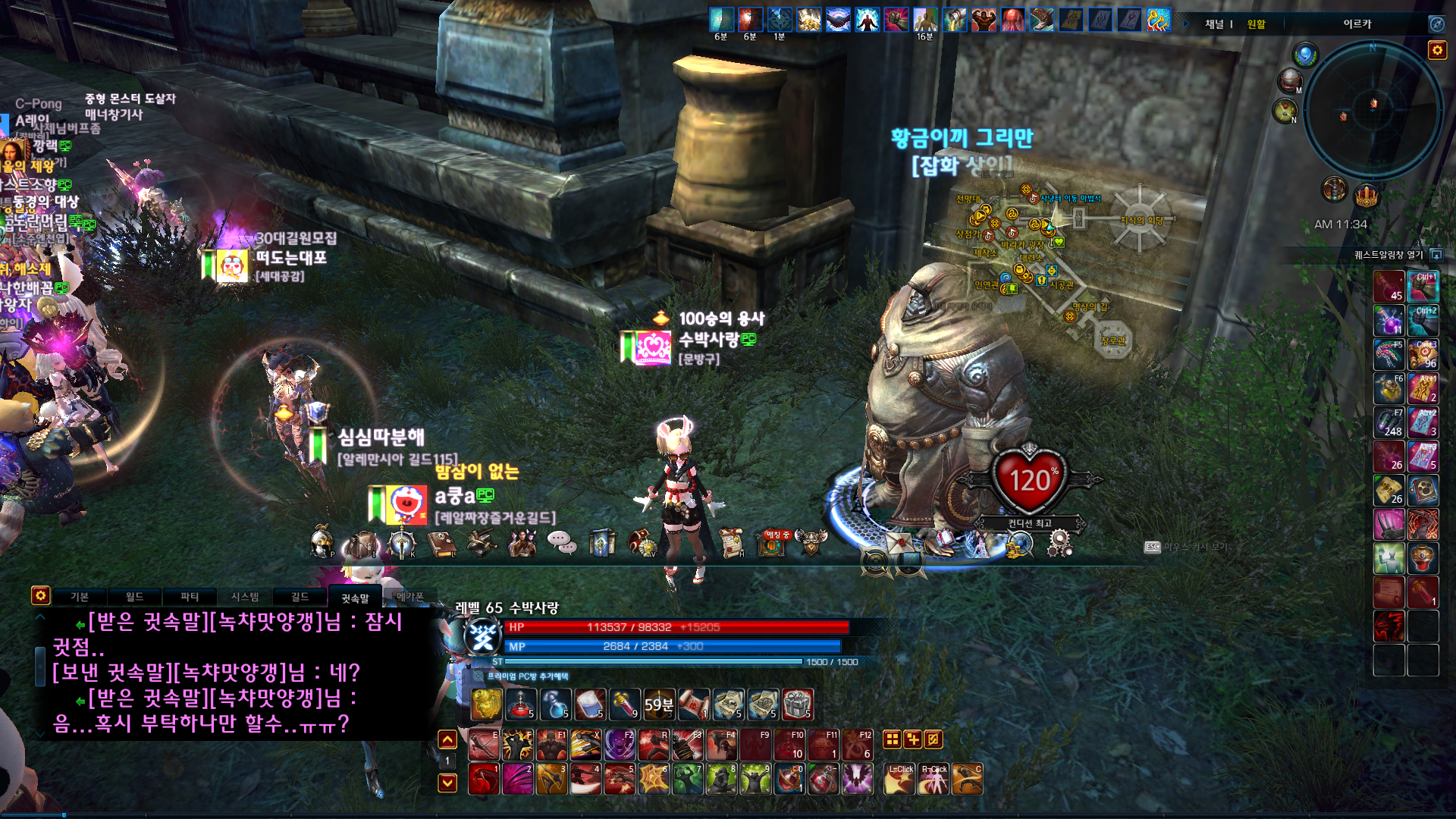Open minimap settings gear button
The width and height of the screenshot is (1456, 819).
click(1436, 50)
